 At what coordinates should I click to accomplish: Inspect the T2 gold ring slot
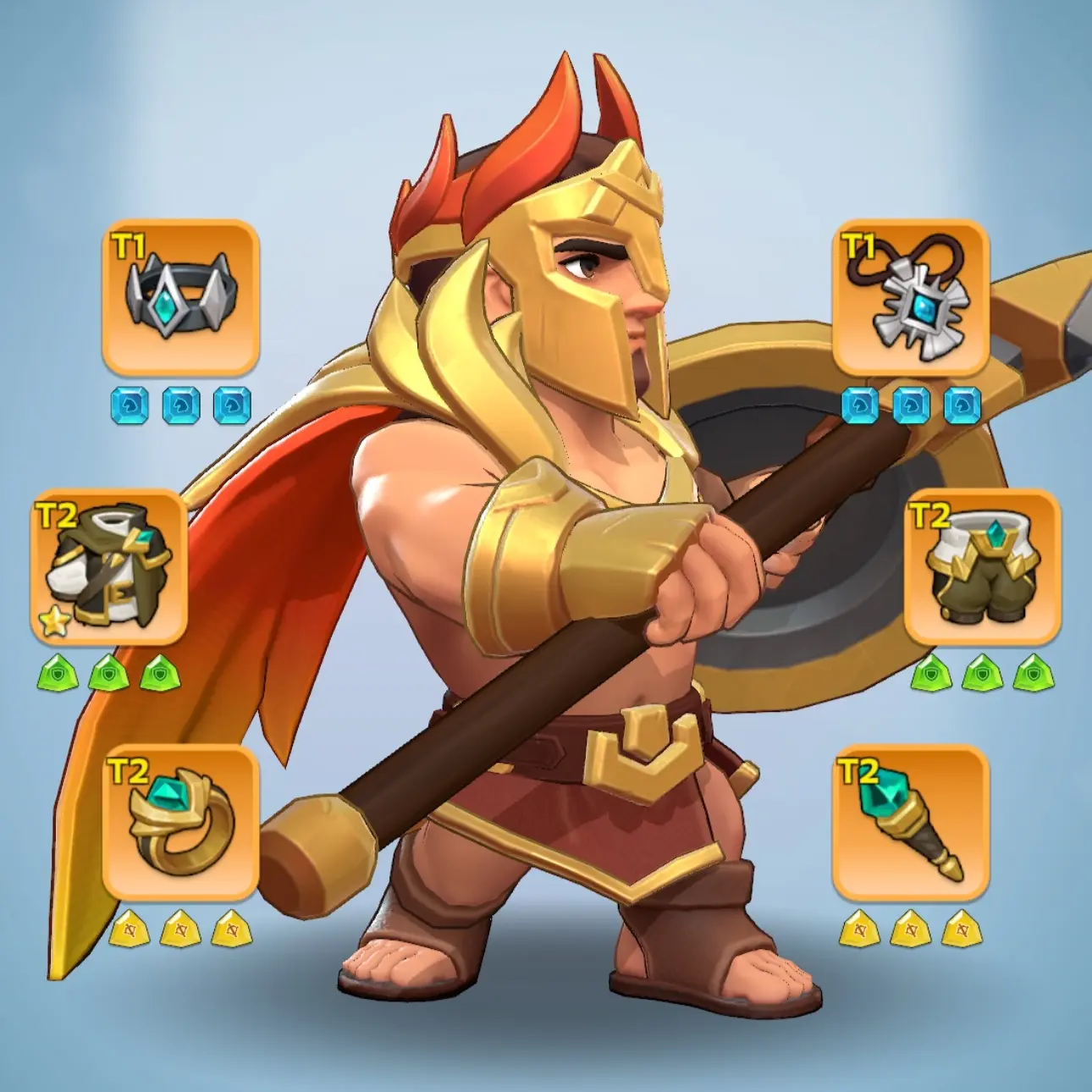180,823
